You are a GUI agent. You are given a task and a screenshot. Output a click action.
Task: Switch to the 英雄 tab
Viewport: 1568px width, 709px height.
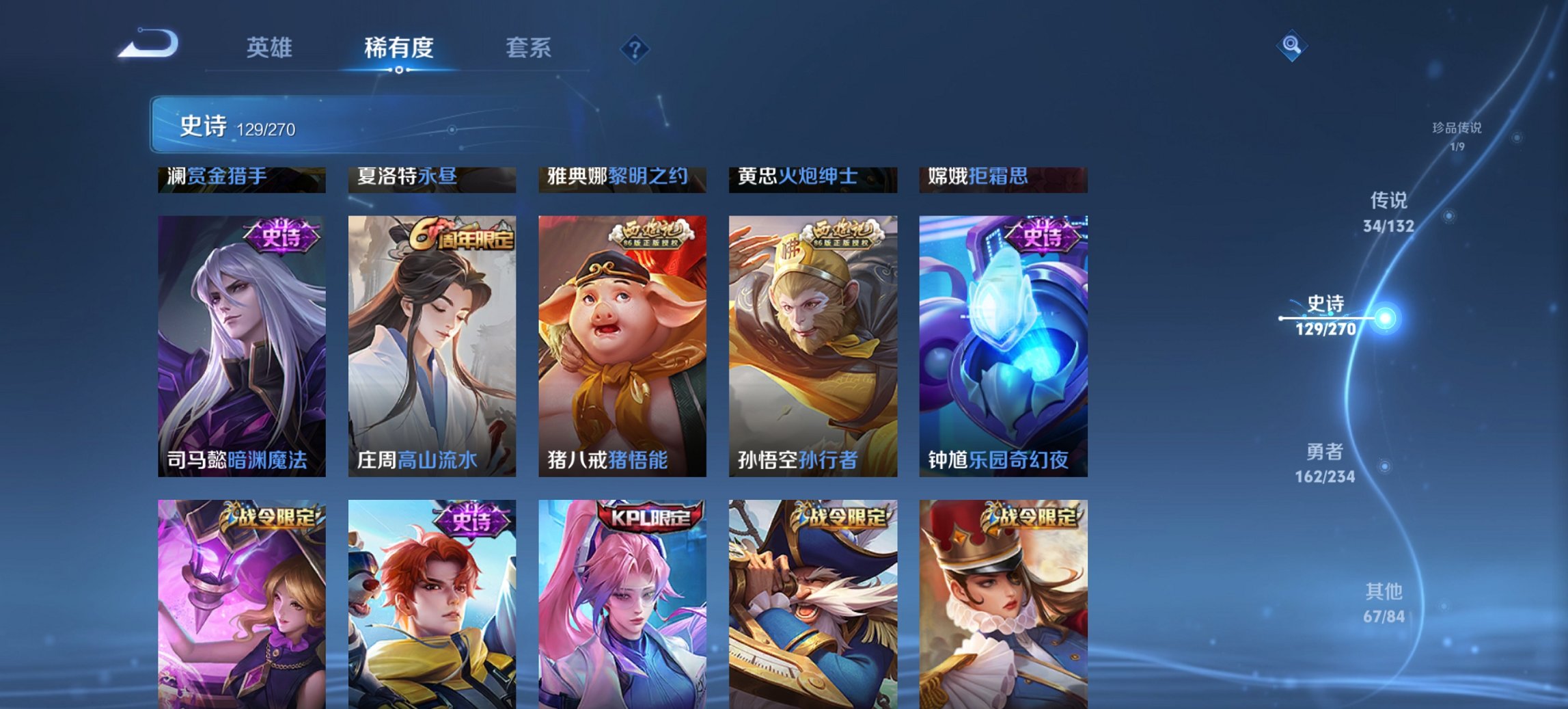(272, 48)
